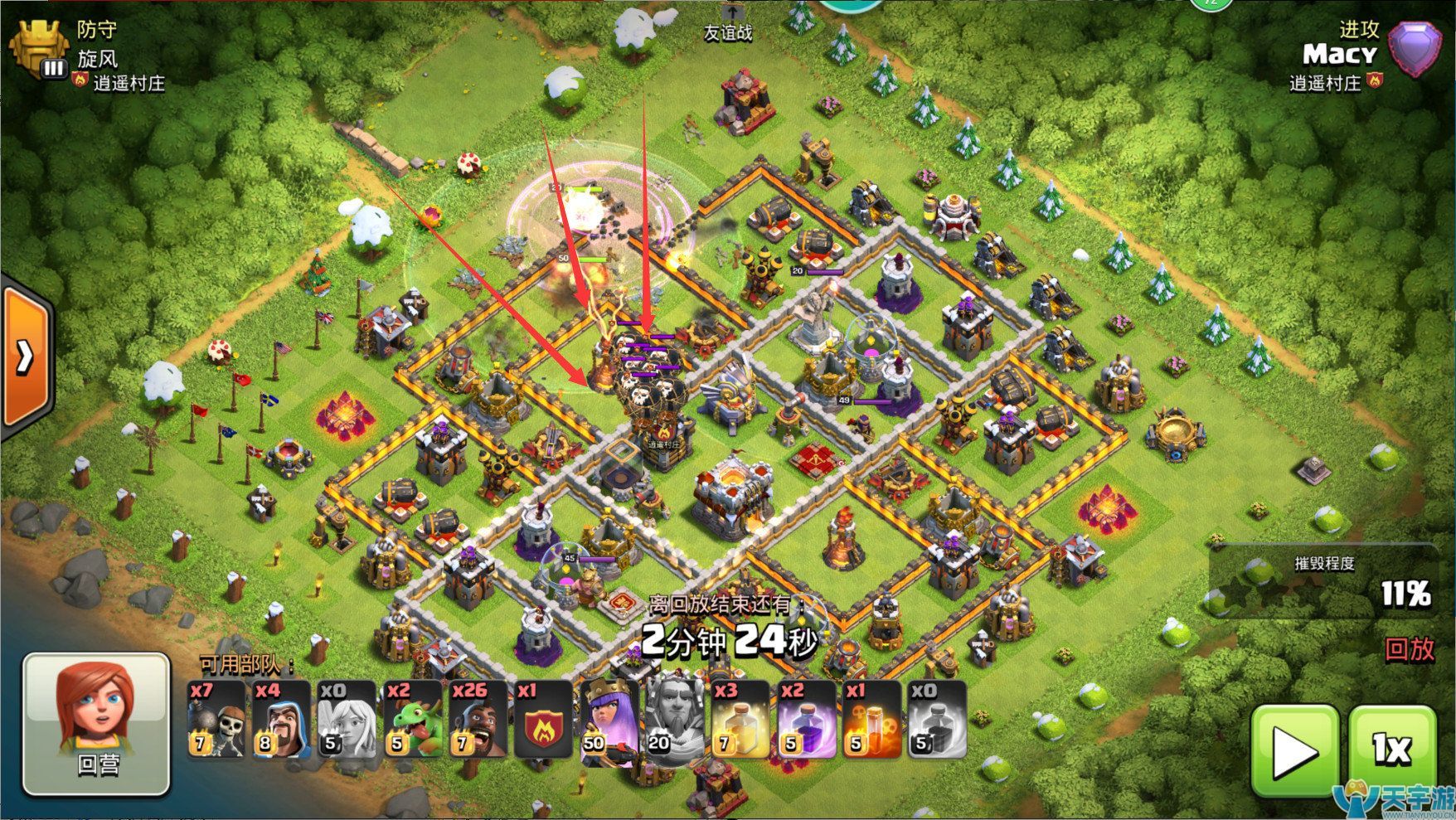Pick the Baby Dragon troop slot
This screenshot has height=820, width=1456.
(412, 720)
